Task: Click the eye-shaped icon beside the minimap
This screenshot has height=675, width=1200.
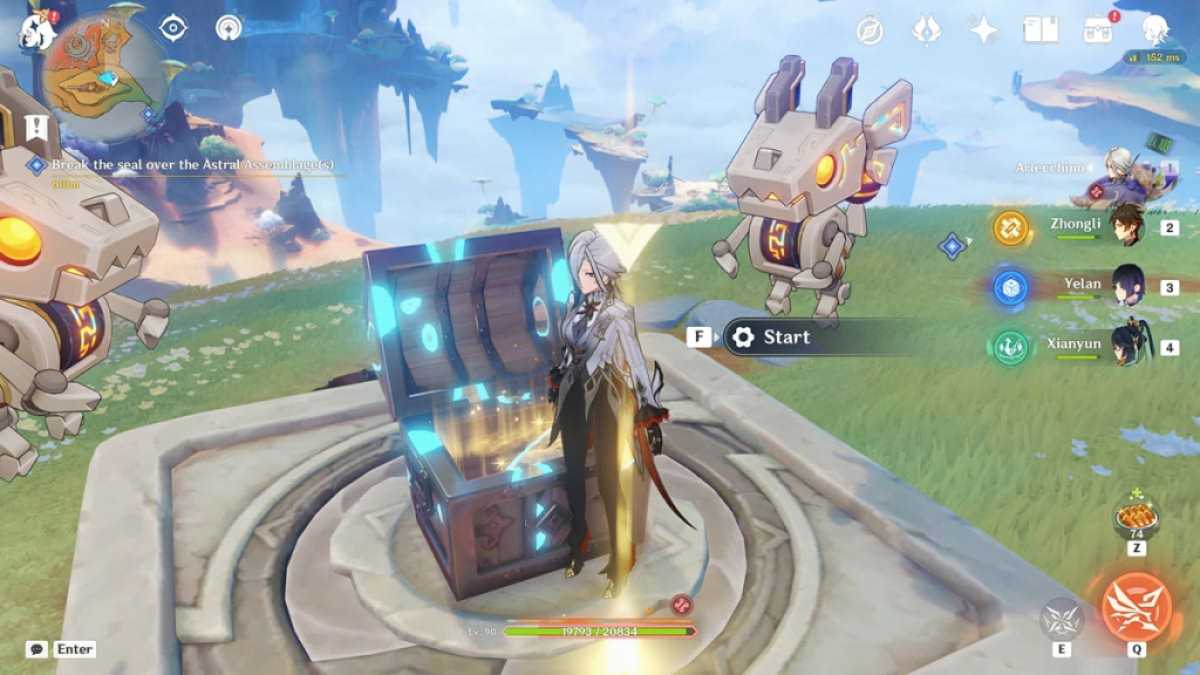Action: click(174, 28)
